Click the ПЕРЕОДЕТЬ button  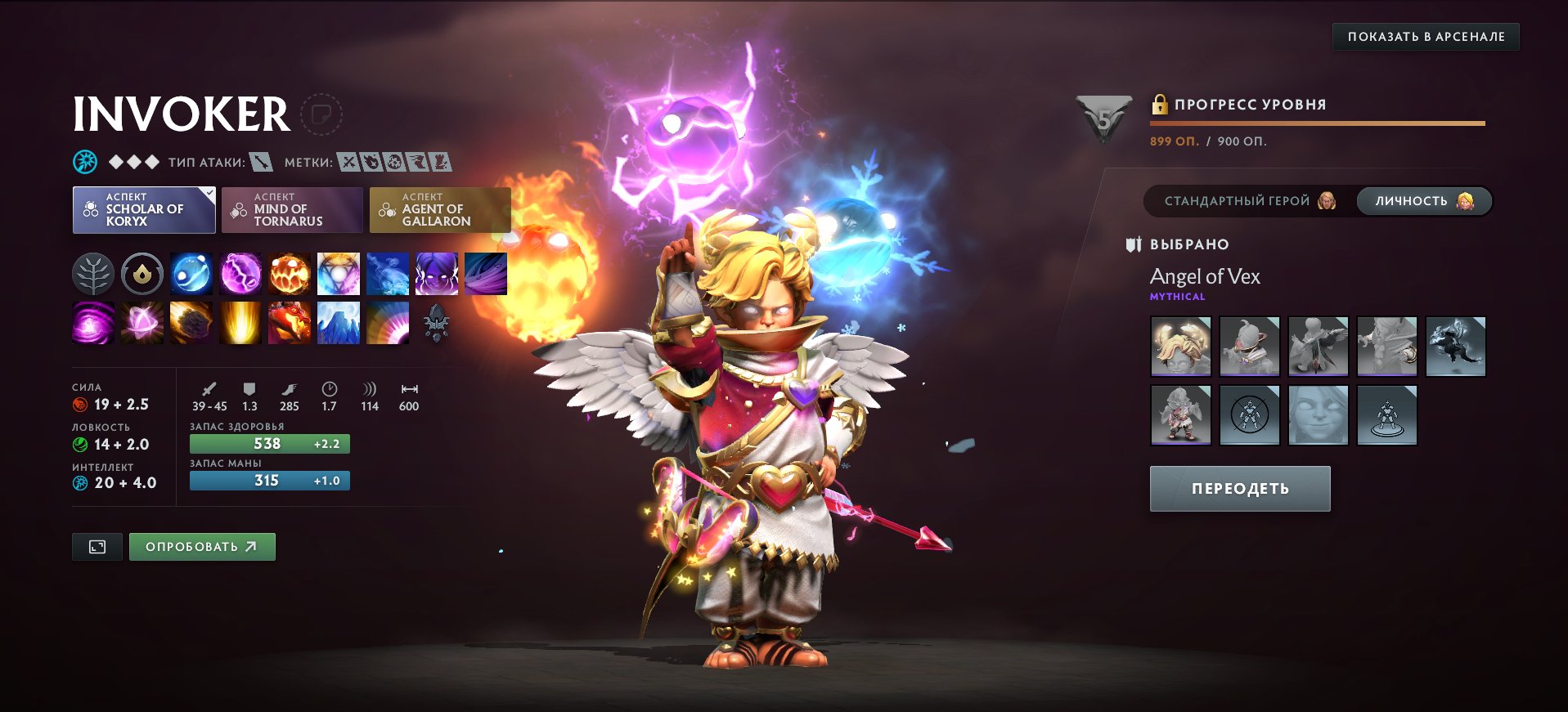pos(1239,487)
